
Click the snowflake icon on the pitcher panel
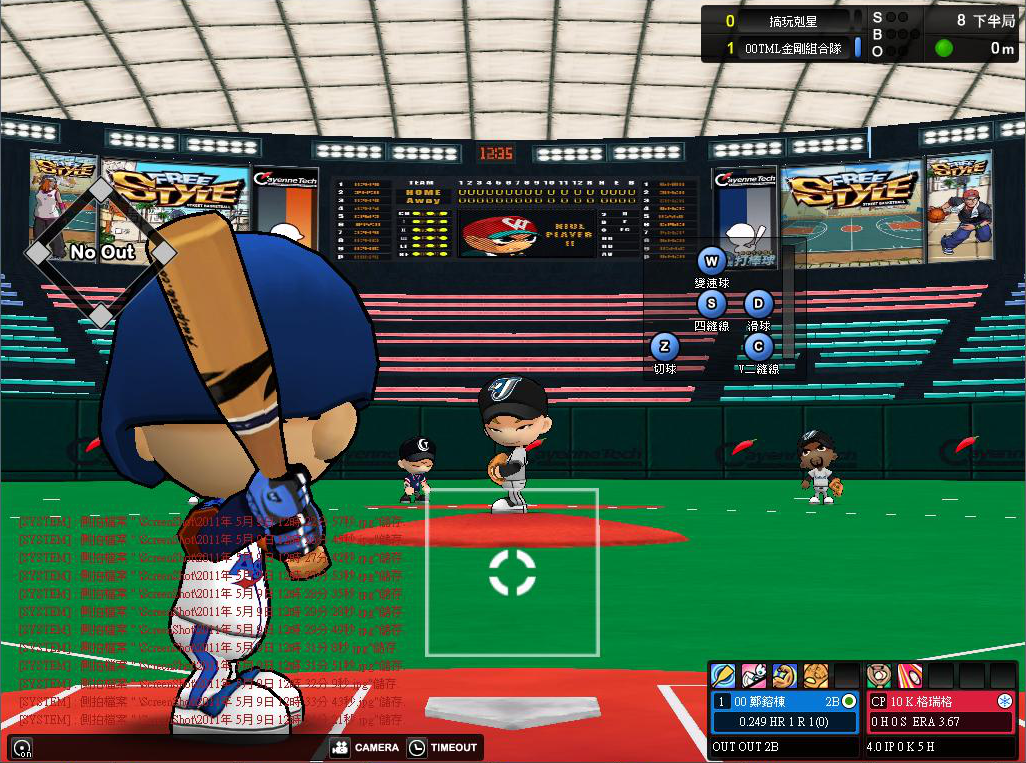pyautogui.click(x=1004, y=701)
